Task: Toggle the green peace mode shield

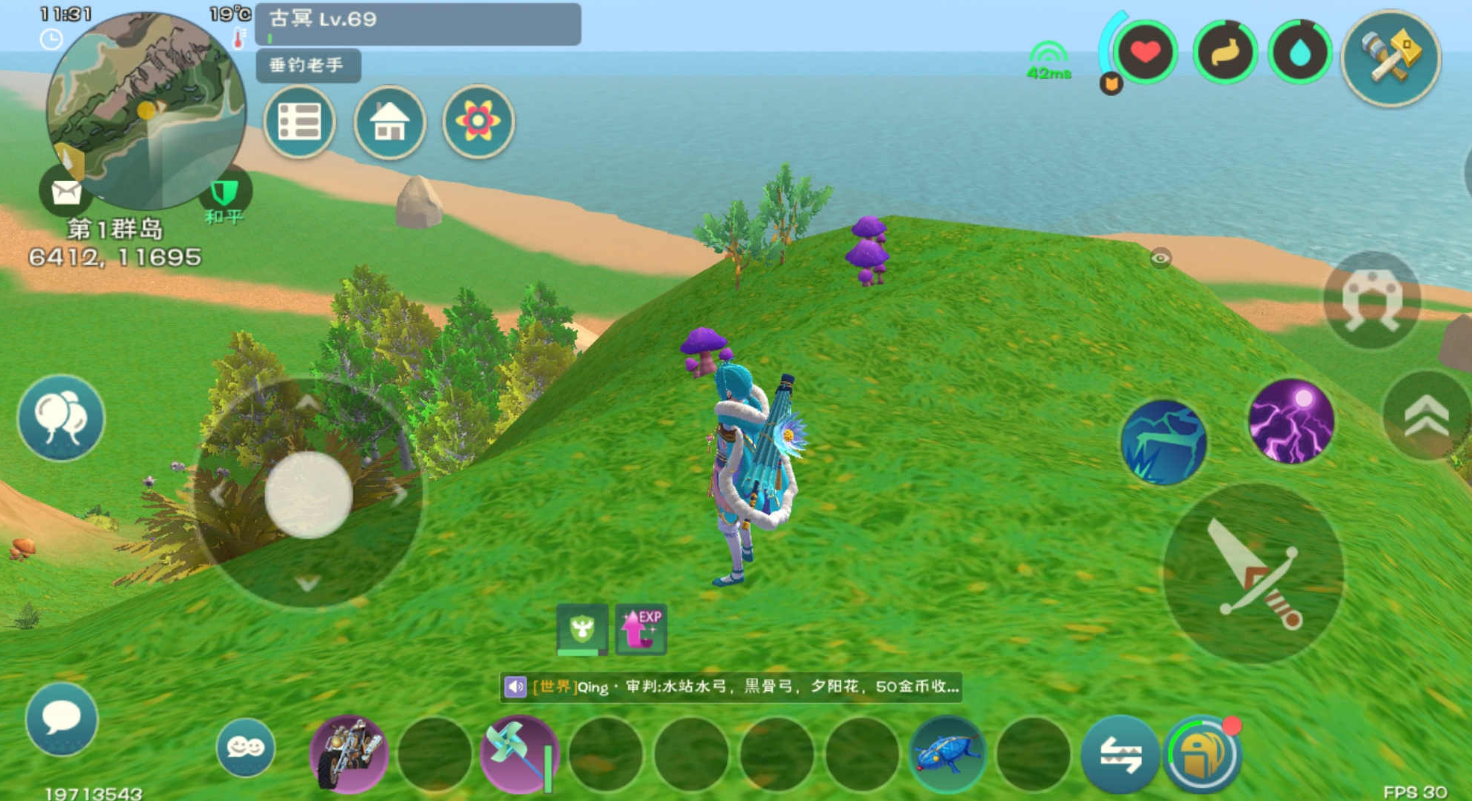Action: [224, 193]
